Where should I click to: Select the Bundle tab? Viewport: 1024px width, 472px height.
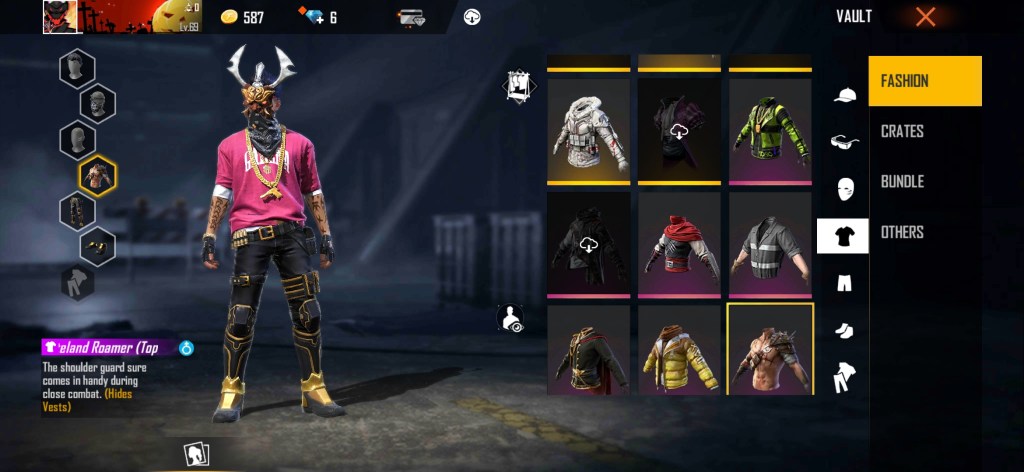902,182
